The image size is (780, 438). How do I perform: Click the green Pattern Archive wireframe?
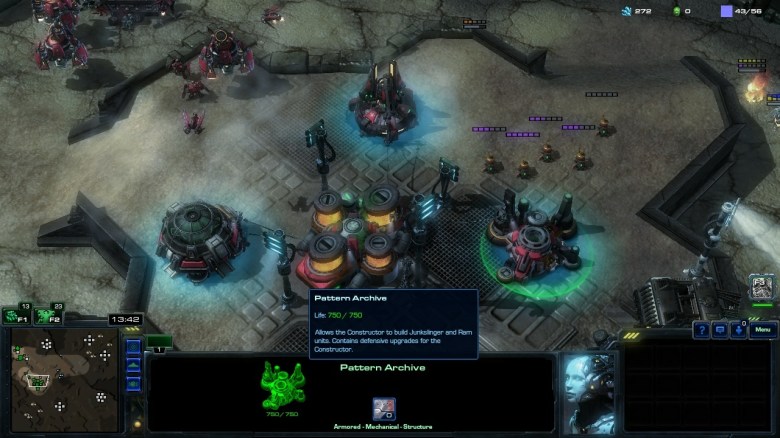(x=281, y=384)
